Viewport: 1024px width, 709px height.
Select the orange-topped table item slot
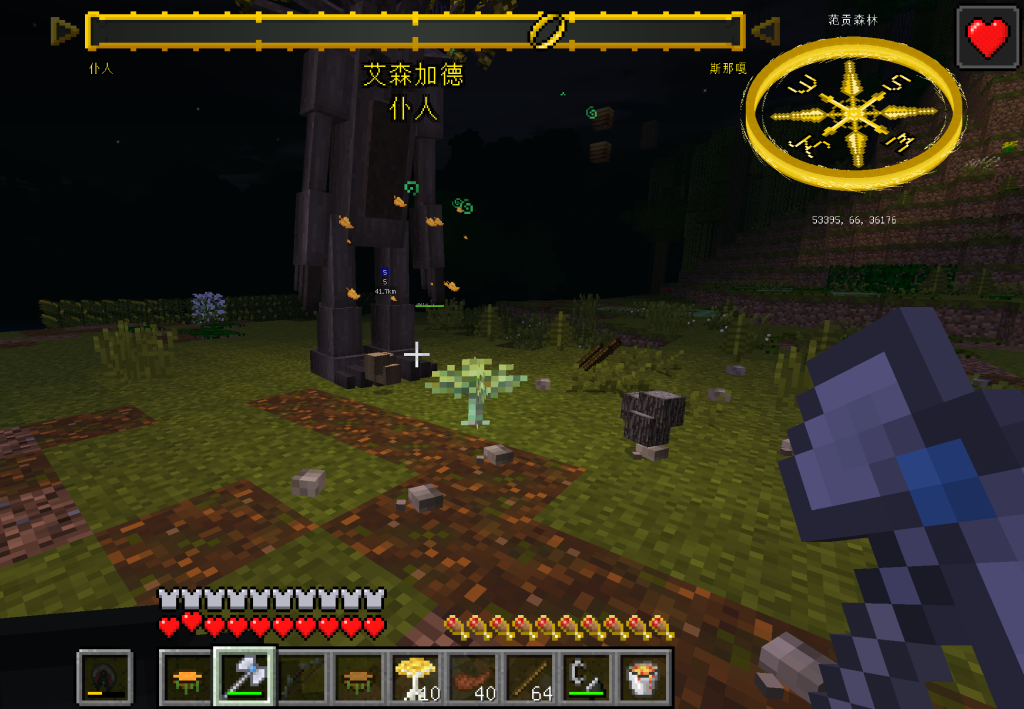(x=188, y=677)
